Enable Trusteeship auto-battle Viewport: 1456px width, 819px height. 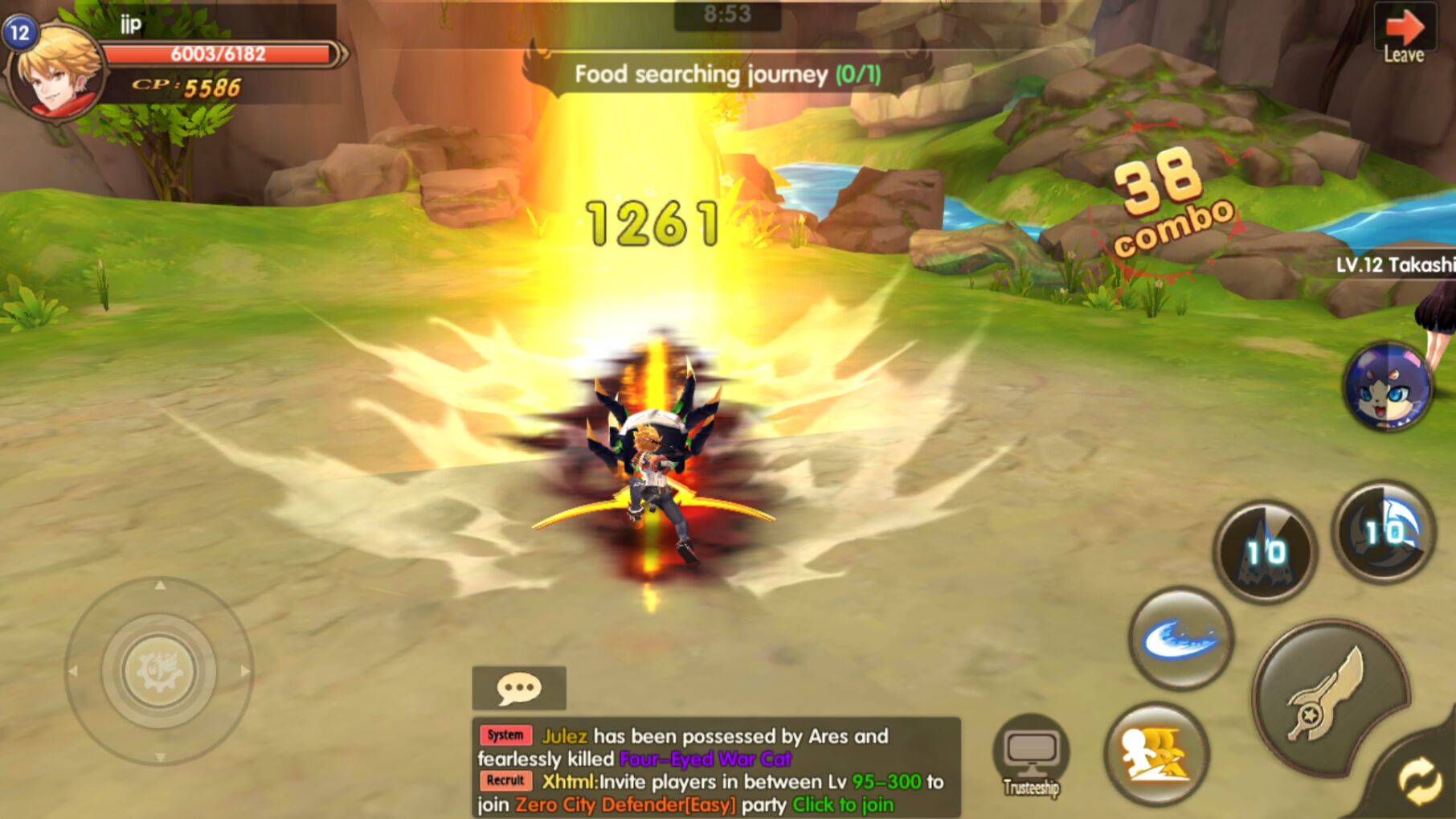pyautogui.click(x=1031, y=756)
